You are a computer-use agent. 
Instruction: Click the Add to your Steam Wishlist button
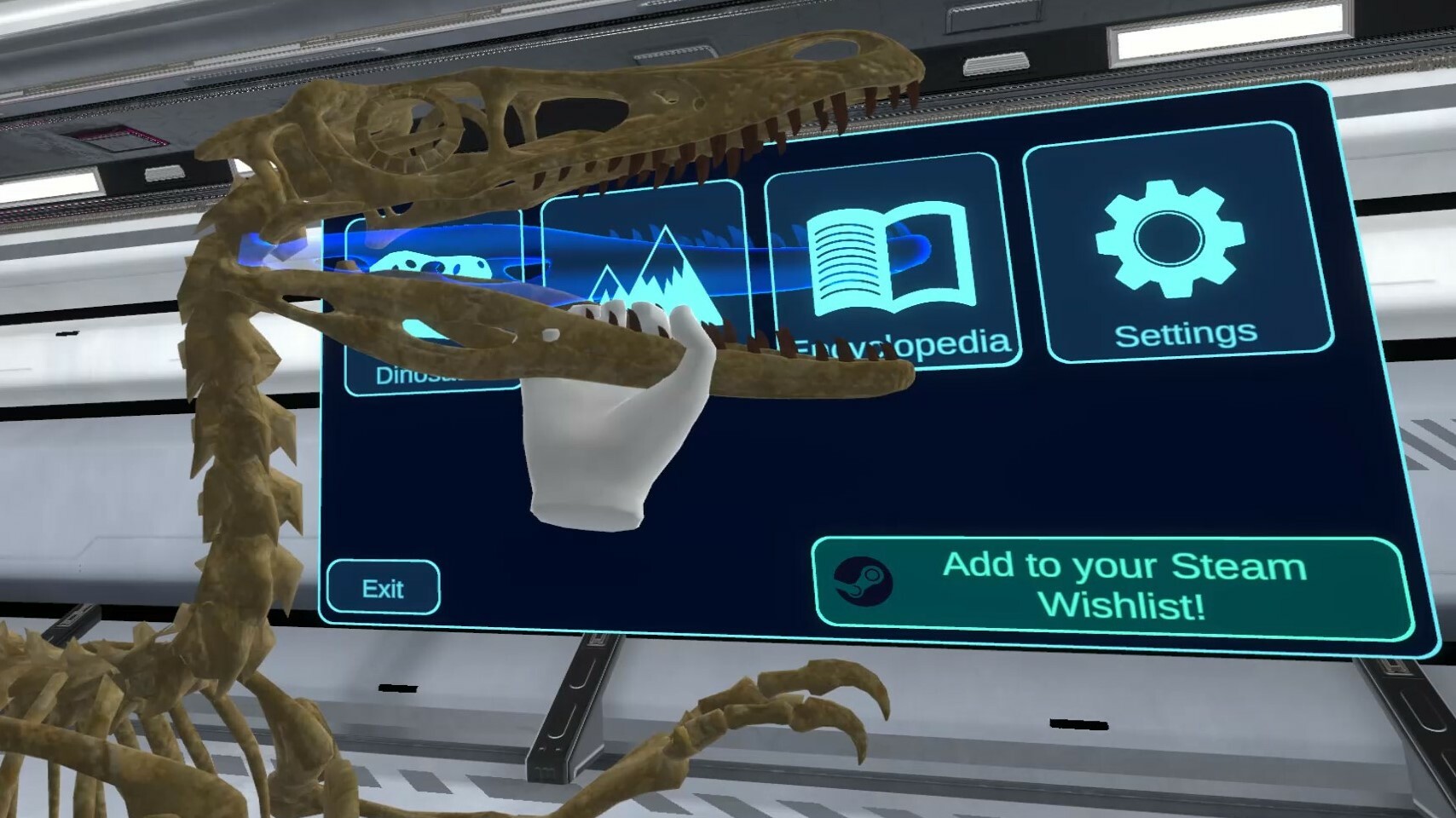[x=1108, y=584]
